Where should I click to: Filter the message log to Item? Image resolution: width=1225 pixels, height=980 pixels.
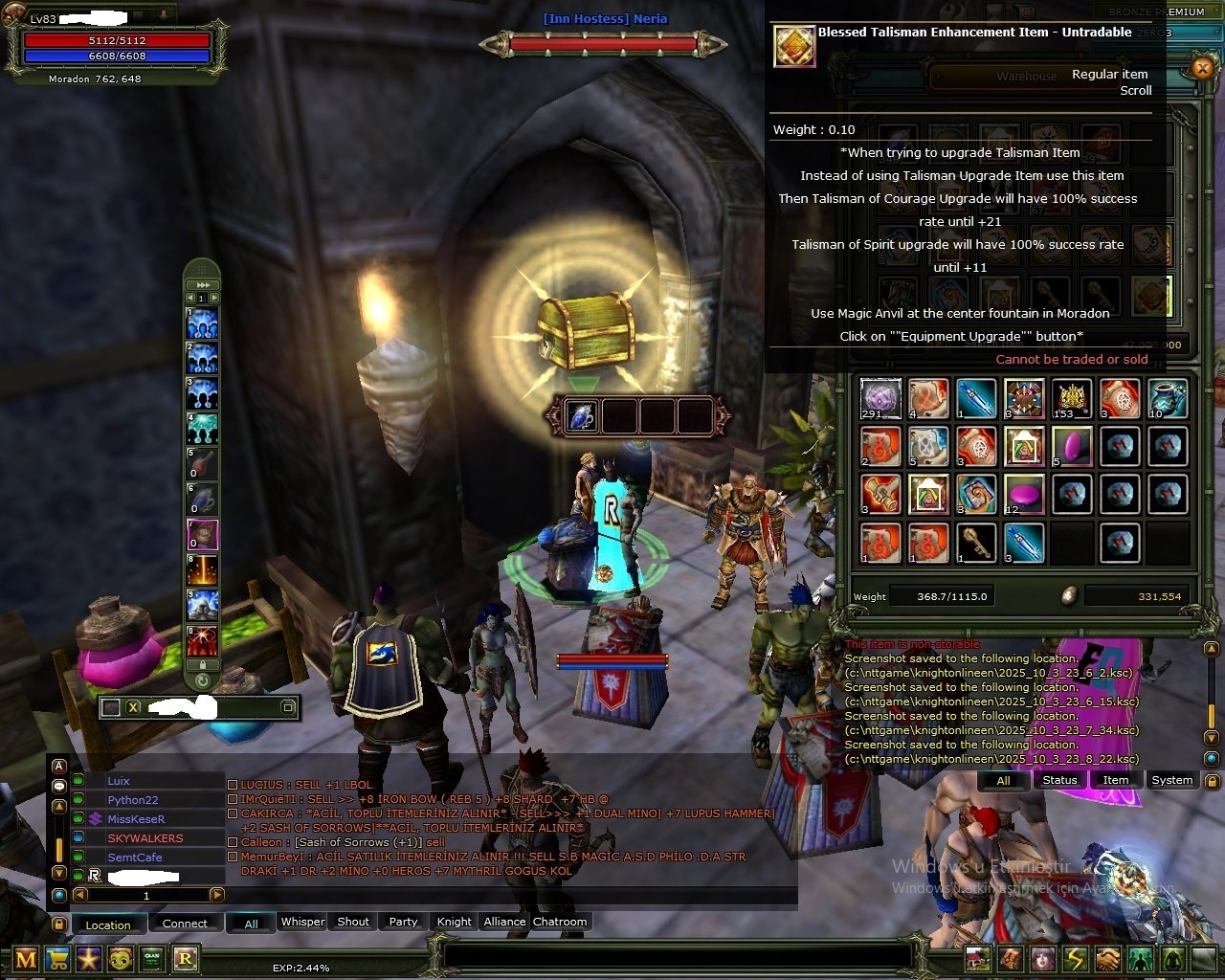click(1115, 780)
